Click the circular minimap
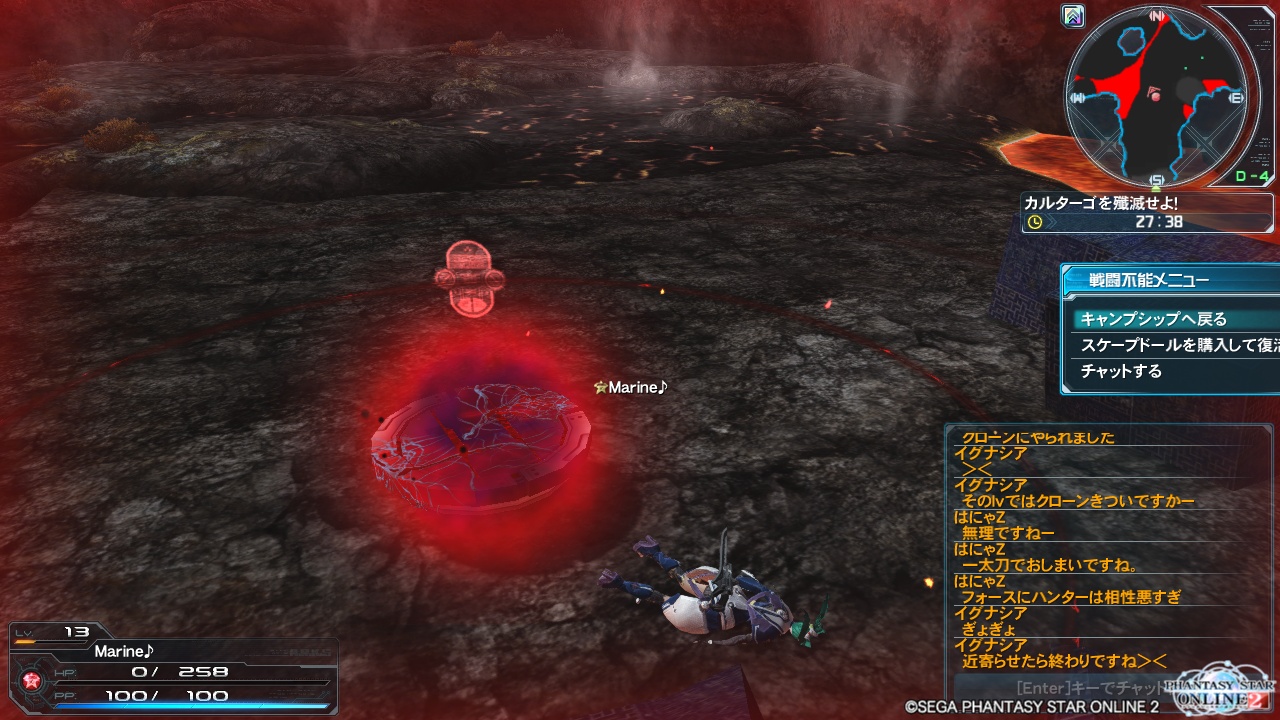This screenshot has height=720, width=1280. click(x=1156, y=95)
